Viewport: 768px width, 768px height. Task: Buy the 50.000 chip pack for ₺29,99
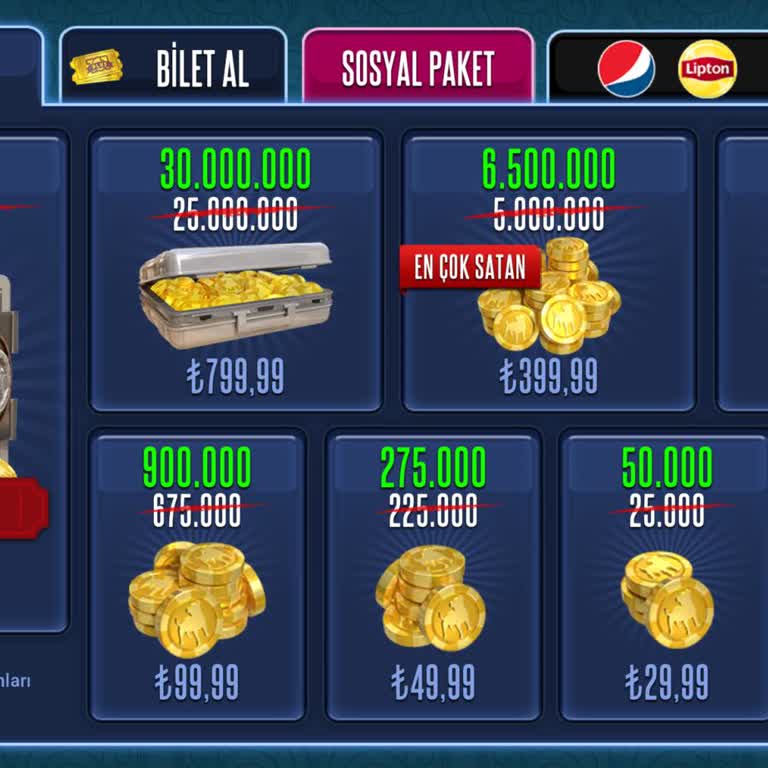(x=667, y=575)
